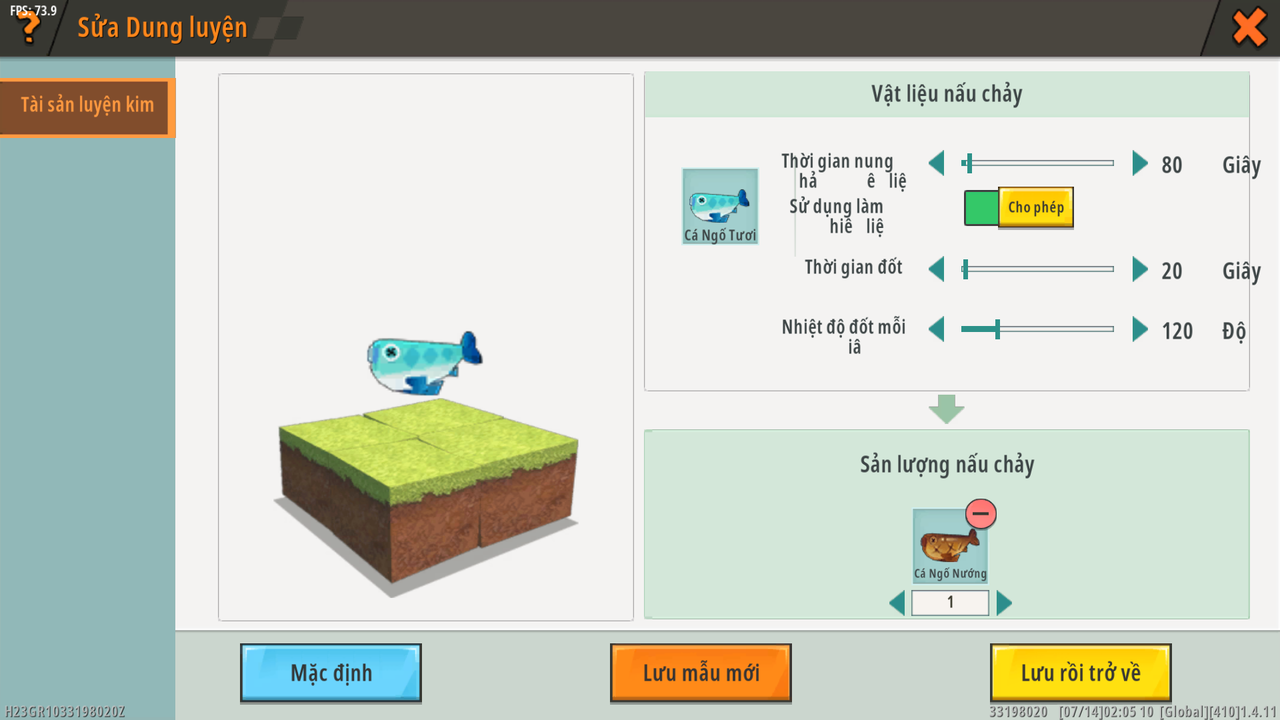Decrease Thời gian nung smelting time arrow
The image size is (1280, 720).
pyautogui.click(x=936, y=163)
